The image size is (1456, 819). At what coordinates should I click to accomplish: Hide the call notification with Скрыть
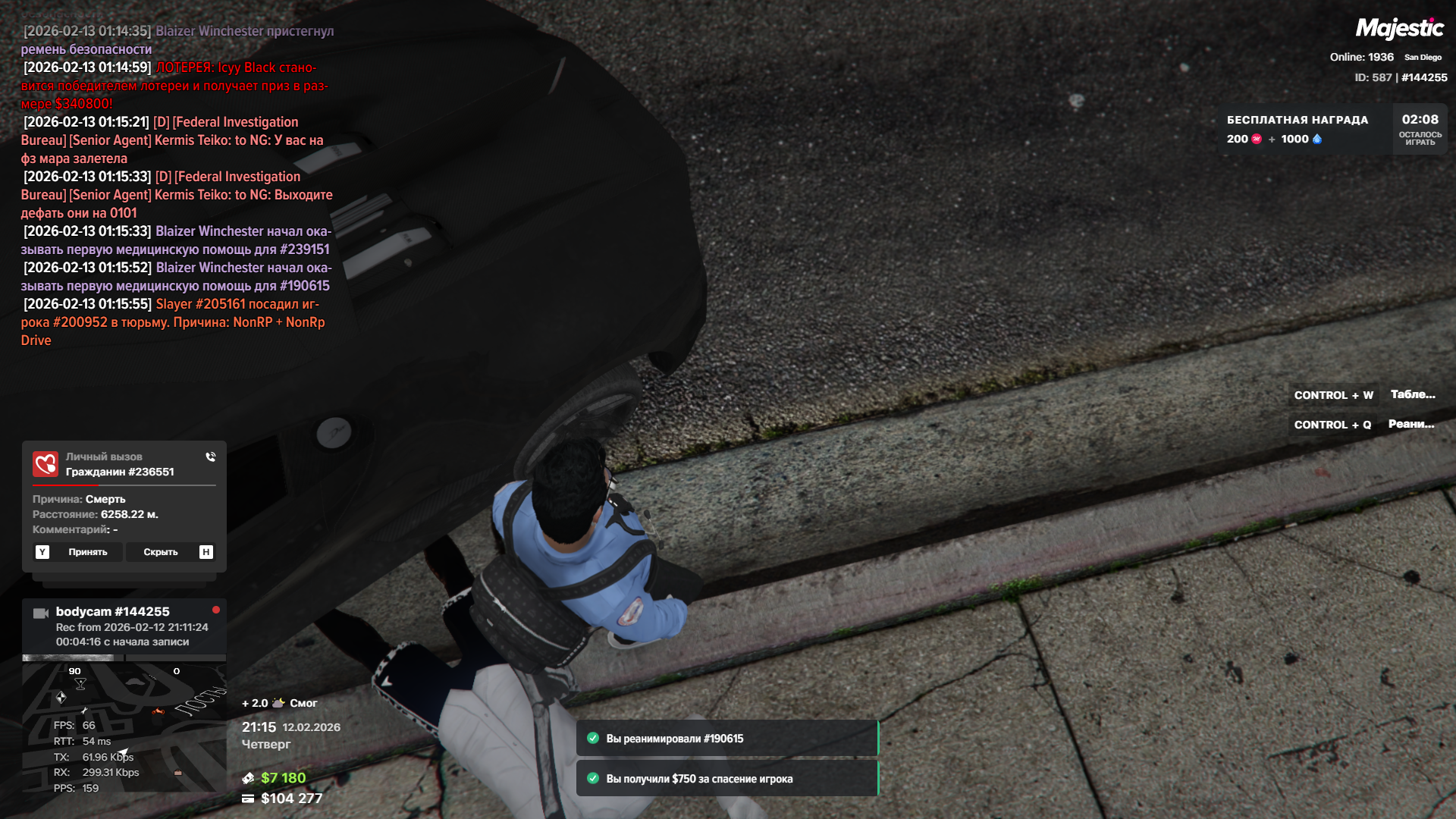[161, 552]
